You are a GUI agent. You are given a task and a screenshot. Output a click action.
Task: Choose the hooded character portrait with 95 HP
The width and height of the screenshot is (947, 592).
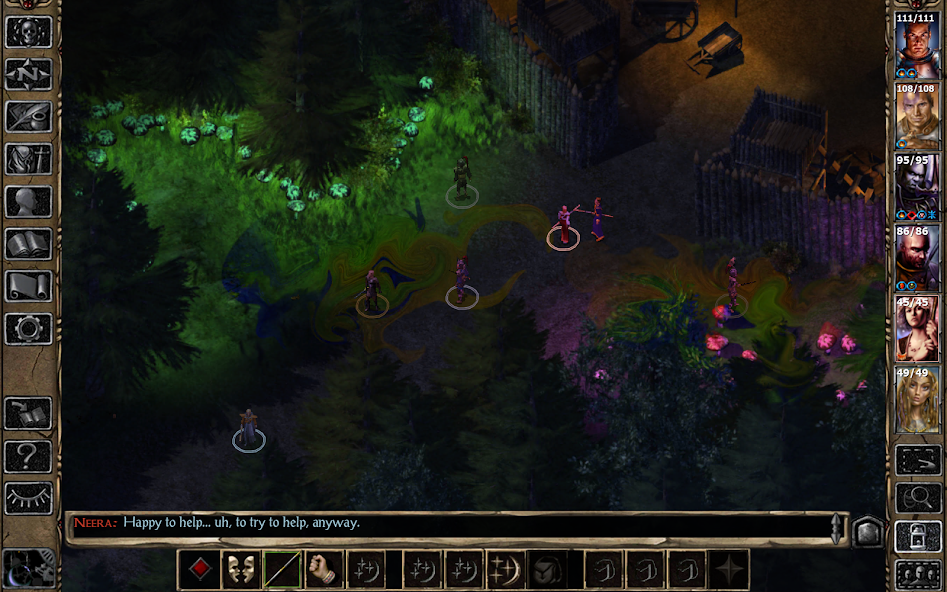pos(917,189)
